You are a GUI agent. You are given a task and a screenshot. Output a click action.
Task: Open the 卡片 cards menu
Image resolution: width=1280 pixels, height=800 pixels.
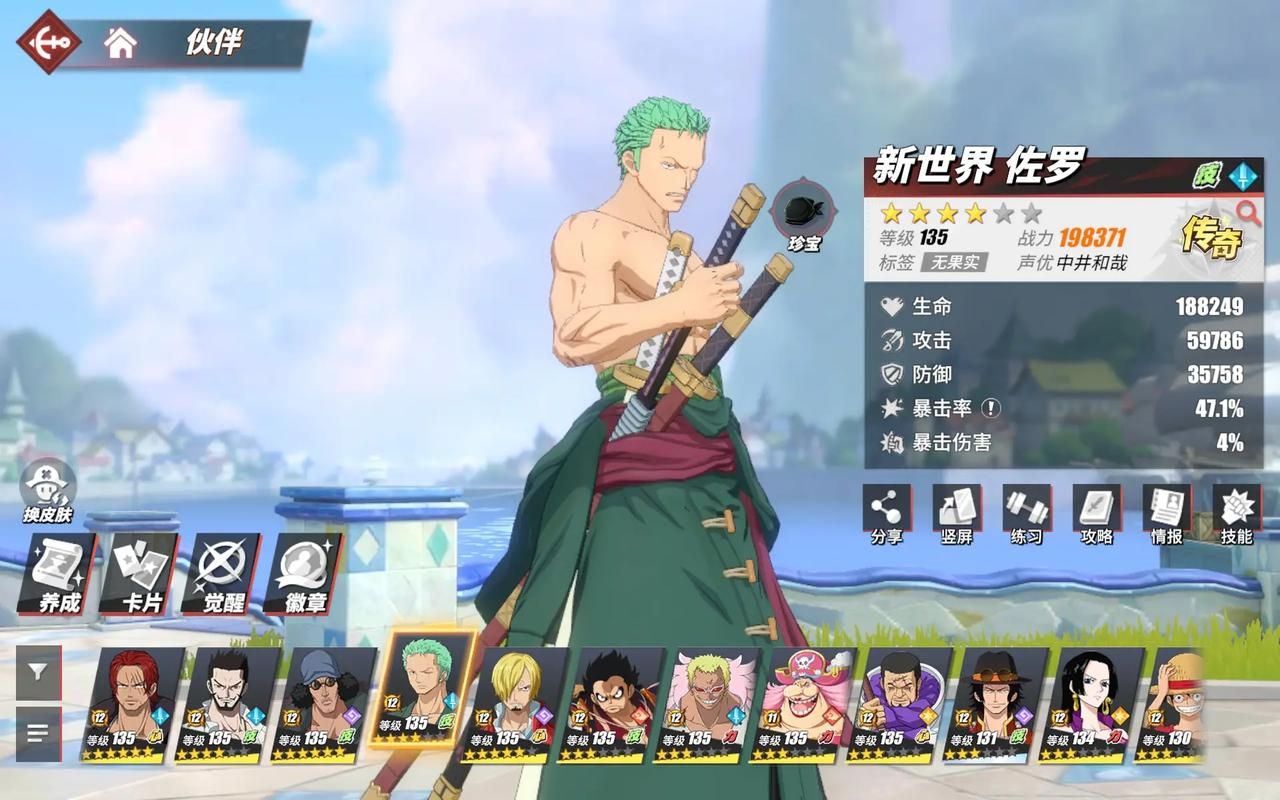[x=141, y=573]
